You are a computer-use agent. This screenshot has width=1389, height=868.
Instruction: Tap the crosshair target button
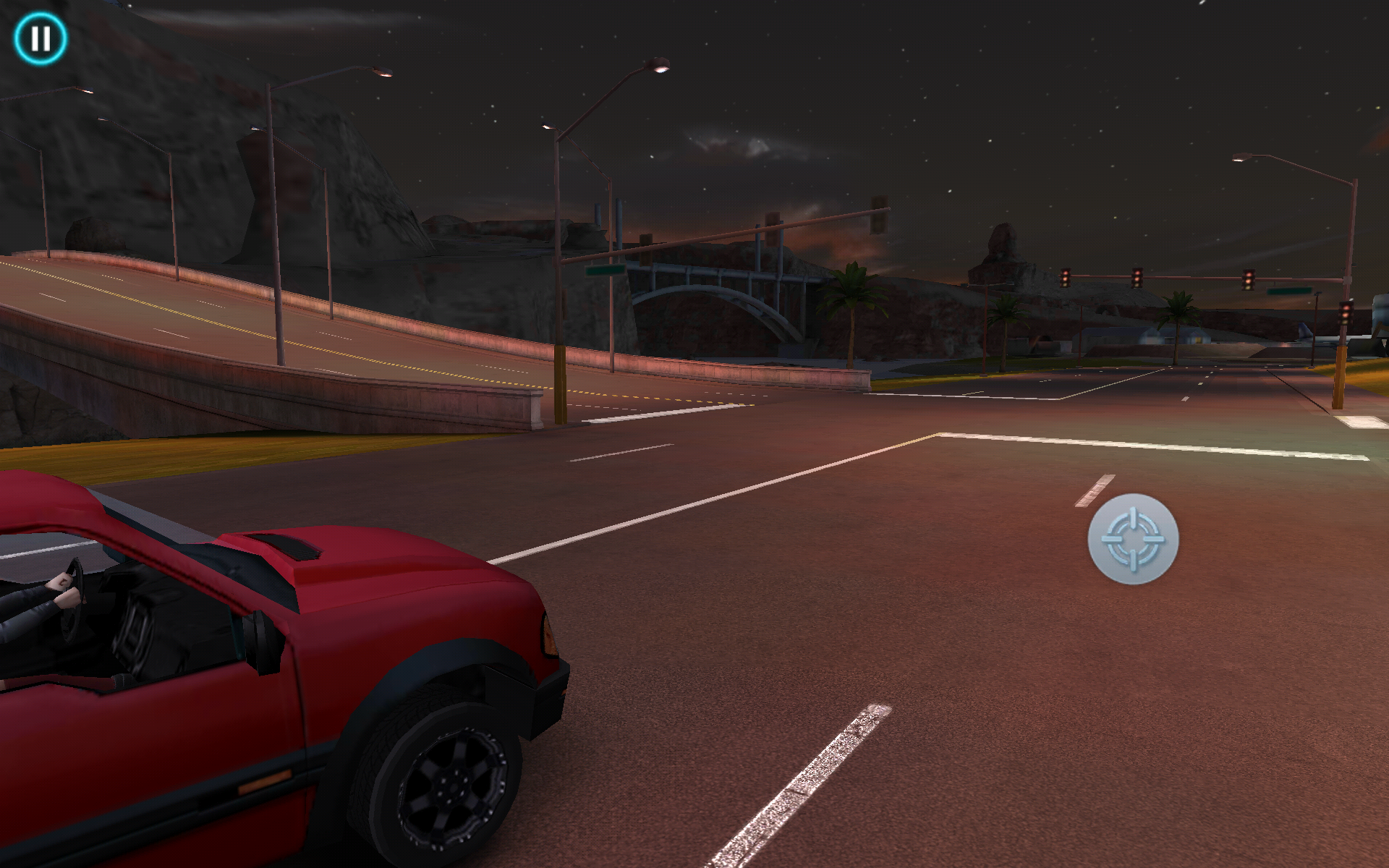coord(1133,539)
